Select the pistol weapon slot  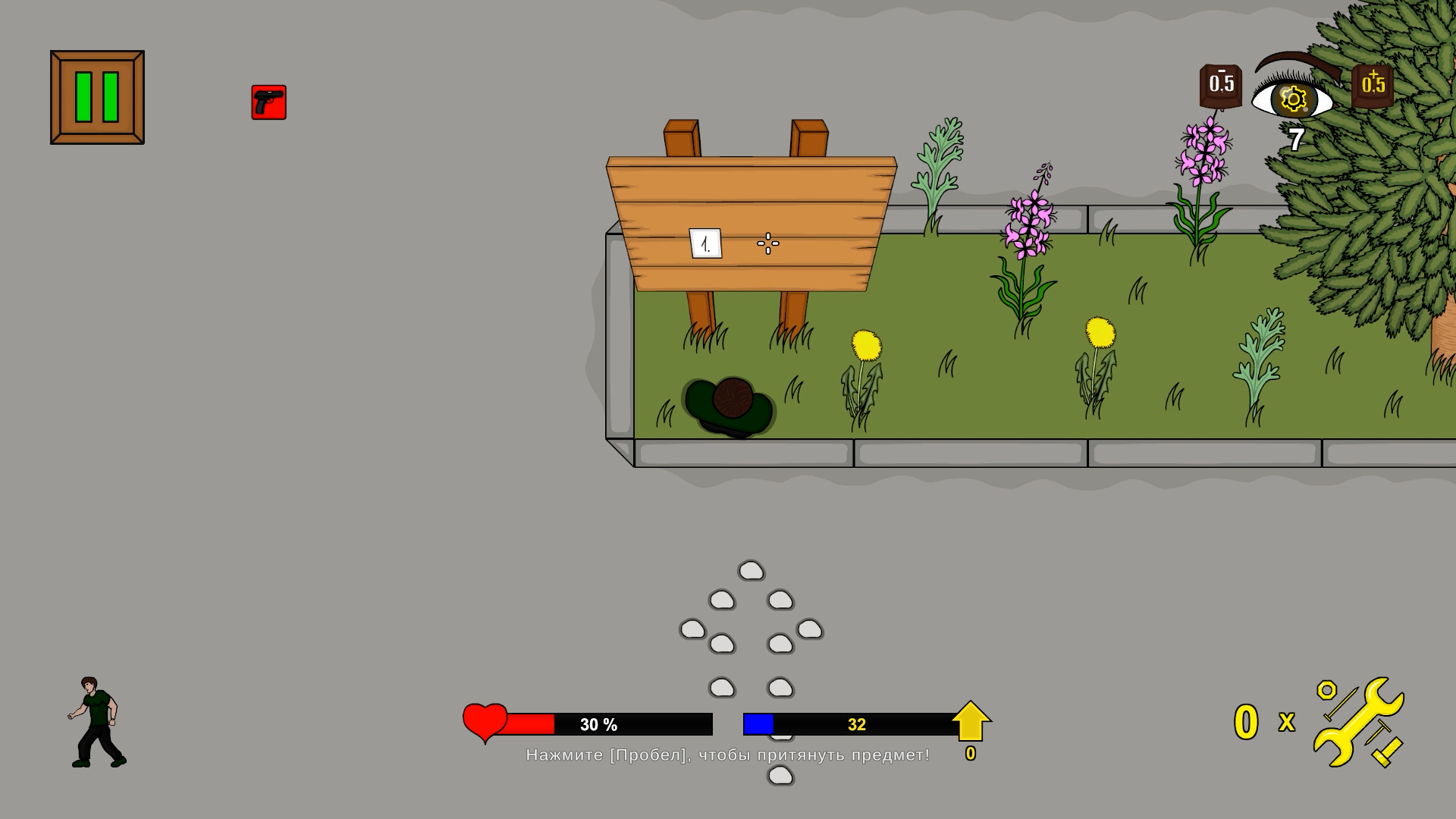tap(268, 102)
